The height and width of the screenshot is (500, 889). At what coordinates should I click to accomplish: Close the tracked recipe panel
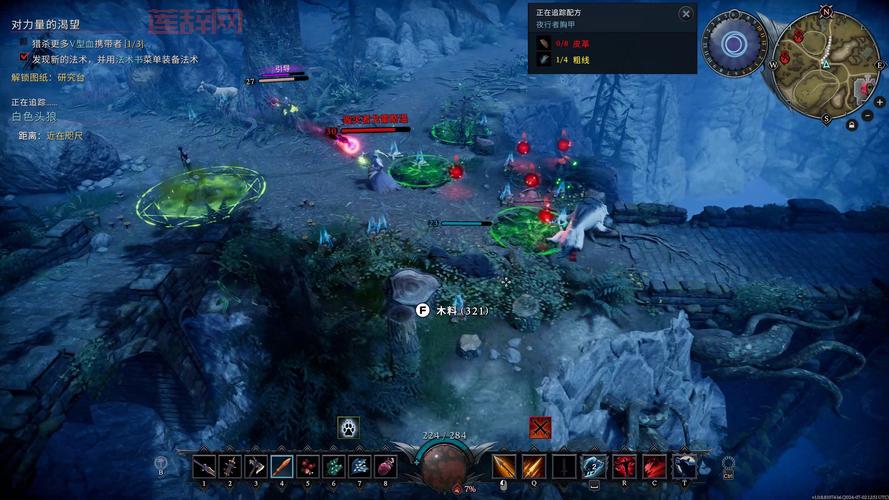[x=685, y=13]
